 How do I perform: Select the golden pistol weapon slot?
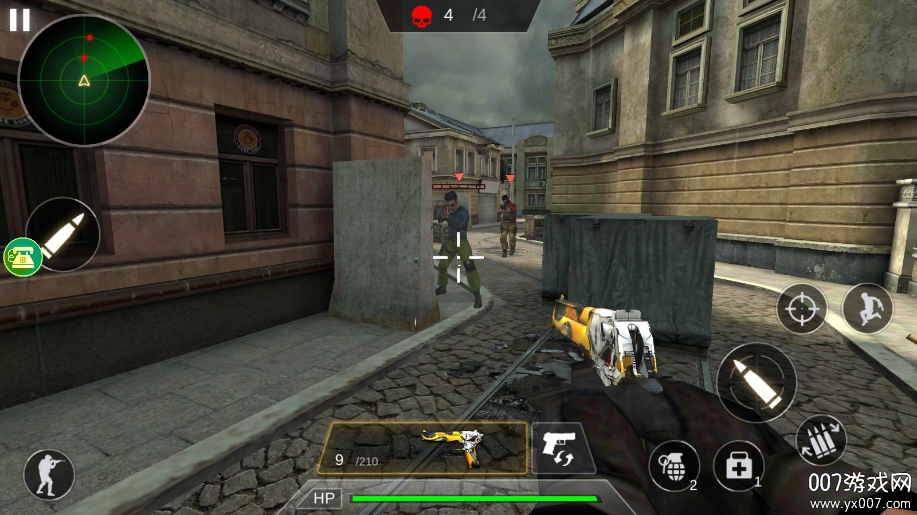pyautogui.click(x=423, y=447)
